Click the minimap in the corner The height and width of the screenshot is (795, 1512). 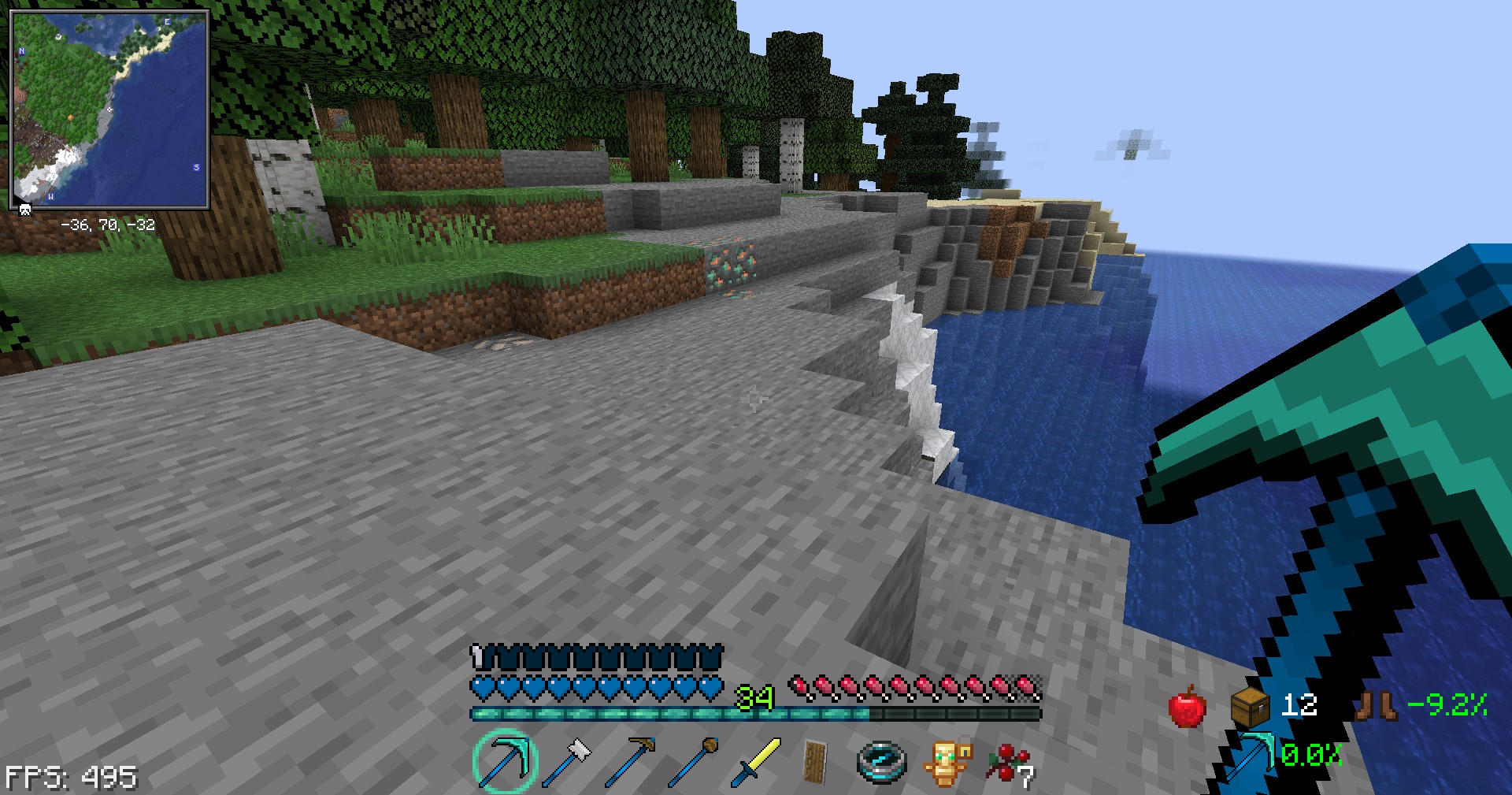(109, 110)
